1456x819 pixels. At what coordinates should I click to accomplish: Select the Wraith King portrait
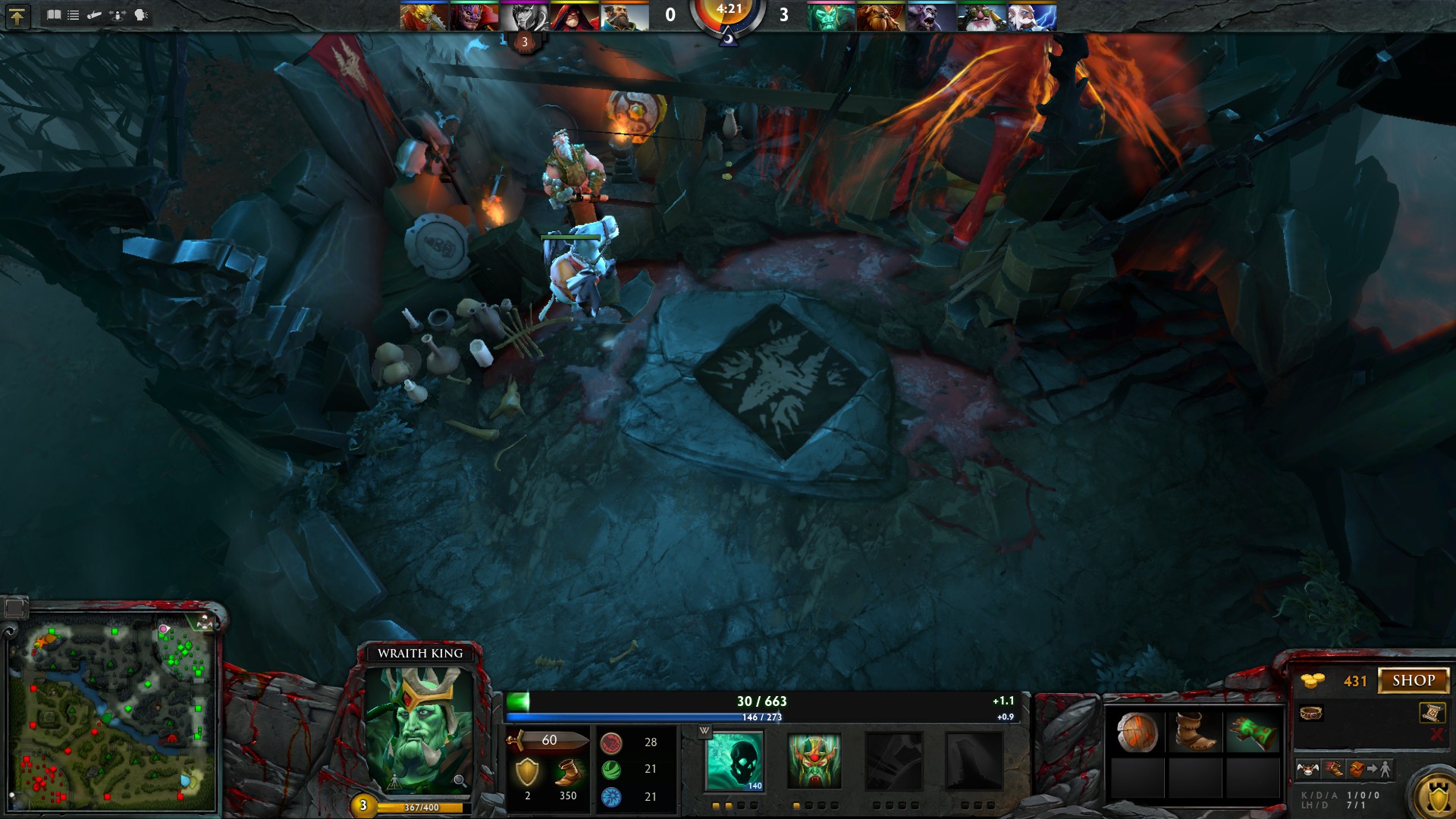419,730
